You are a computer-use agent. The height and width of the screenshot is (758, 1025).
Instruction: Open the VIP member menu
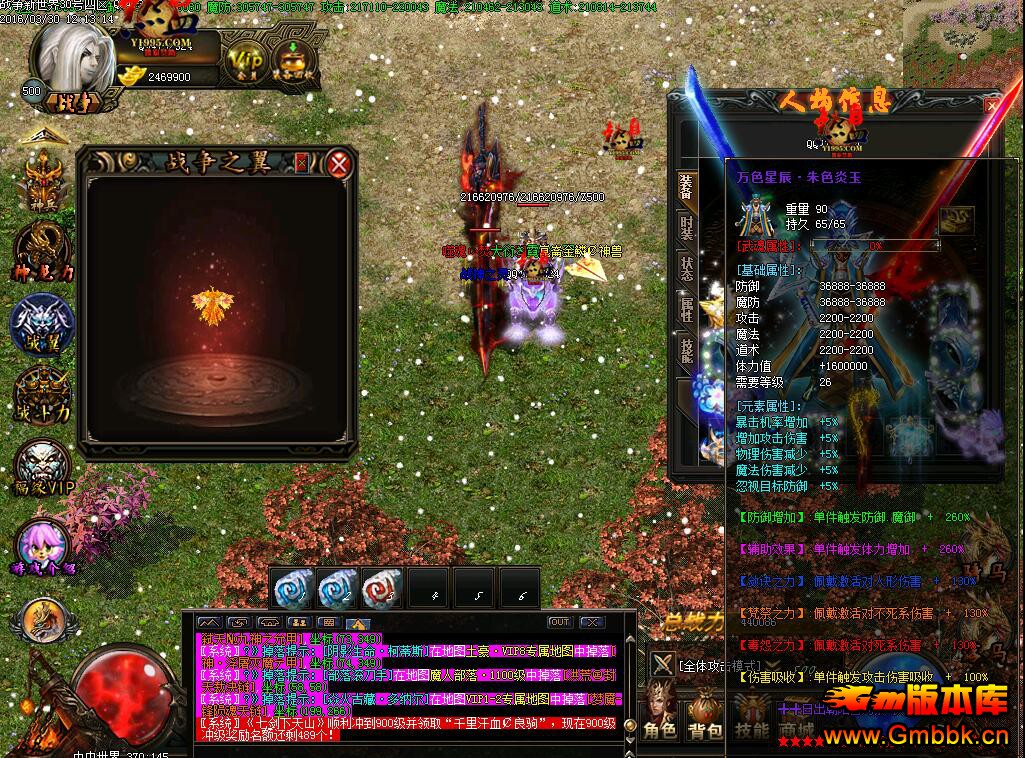pos(243,61)
